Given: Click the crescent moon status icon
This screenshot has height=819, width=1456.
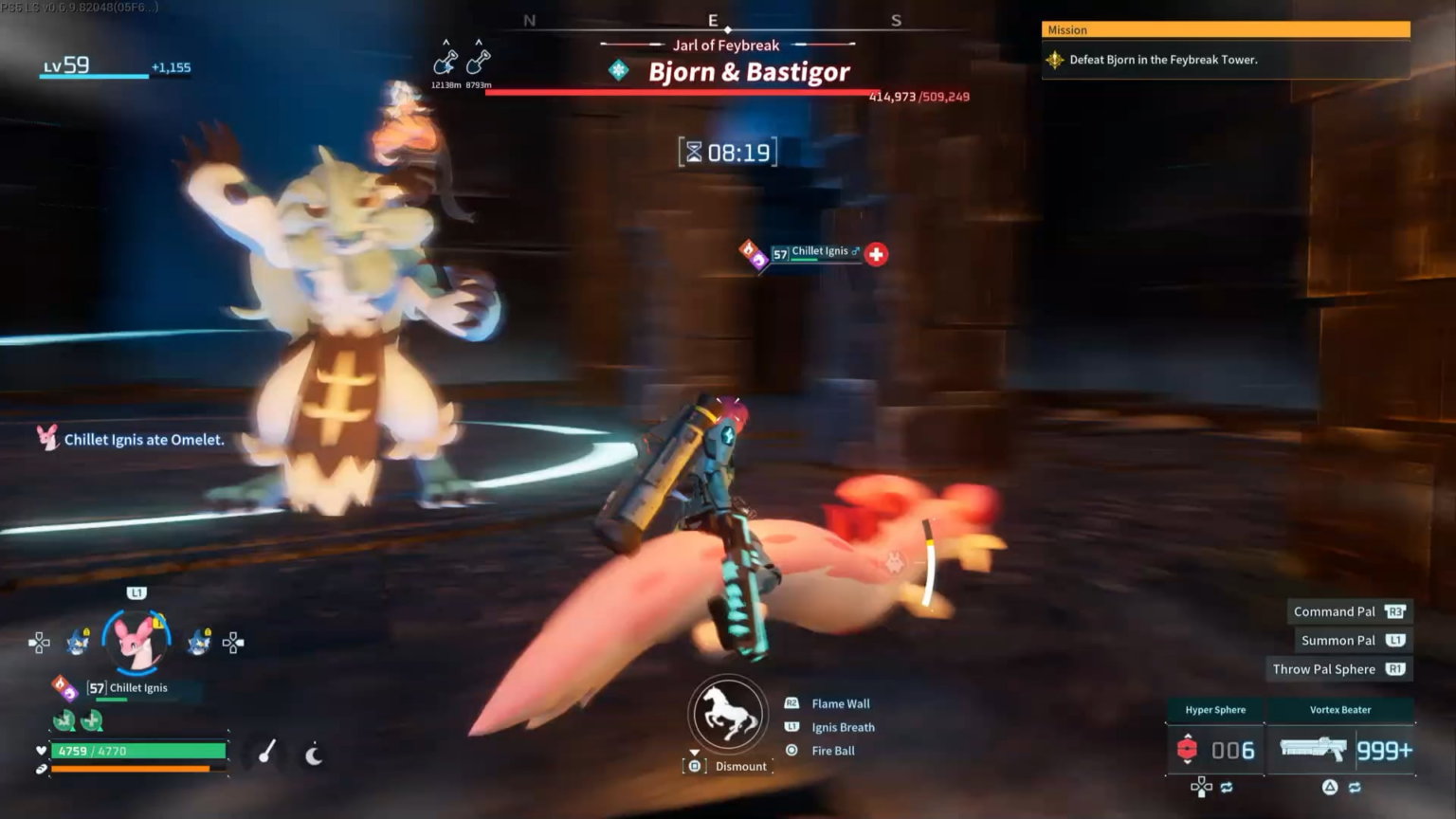Looking at the screenshot, I should coord(314,755).
